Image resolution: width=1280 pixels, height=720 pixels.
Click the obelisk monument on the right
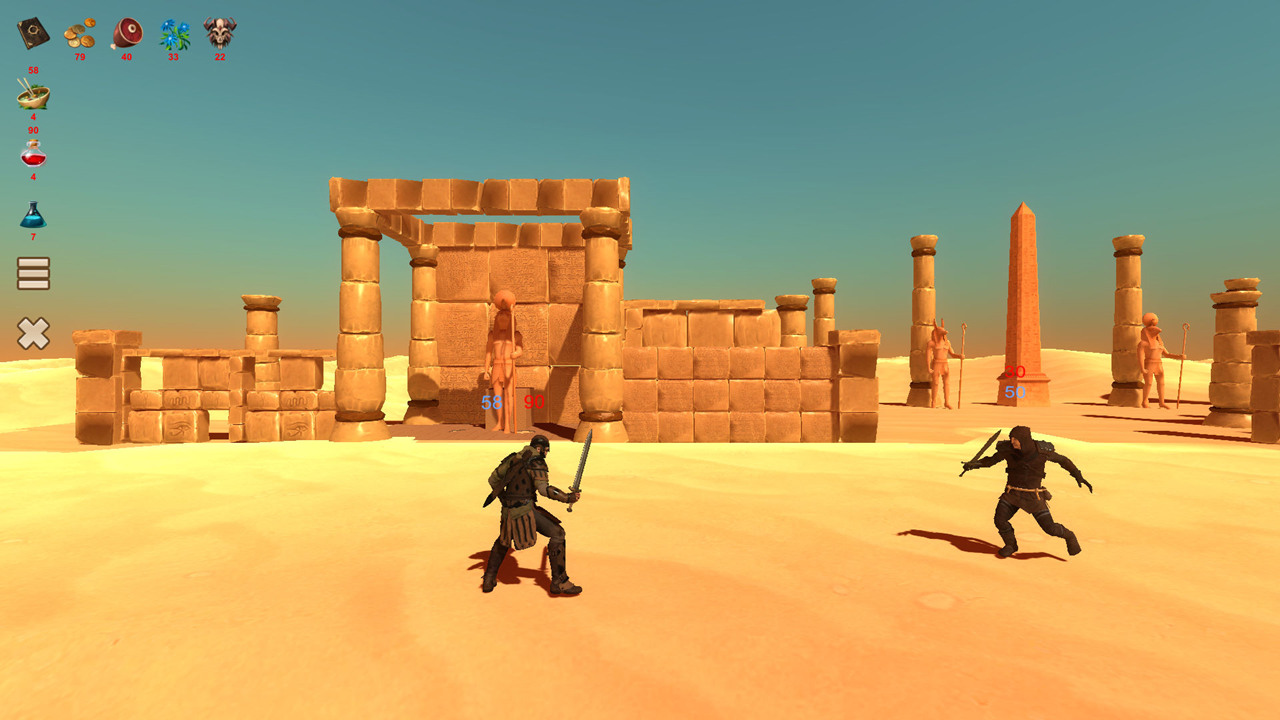[x=1022, y=290]
